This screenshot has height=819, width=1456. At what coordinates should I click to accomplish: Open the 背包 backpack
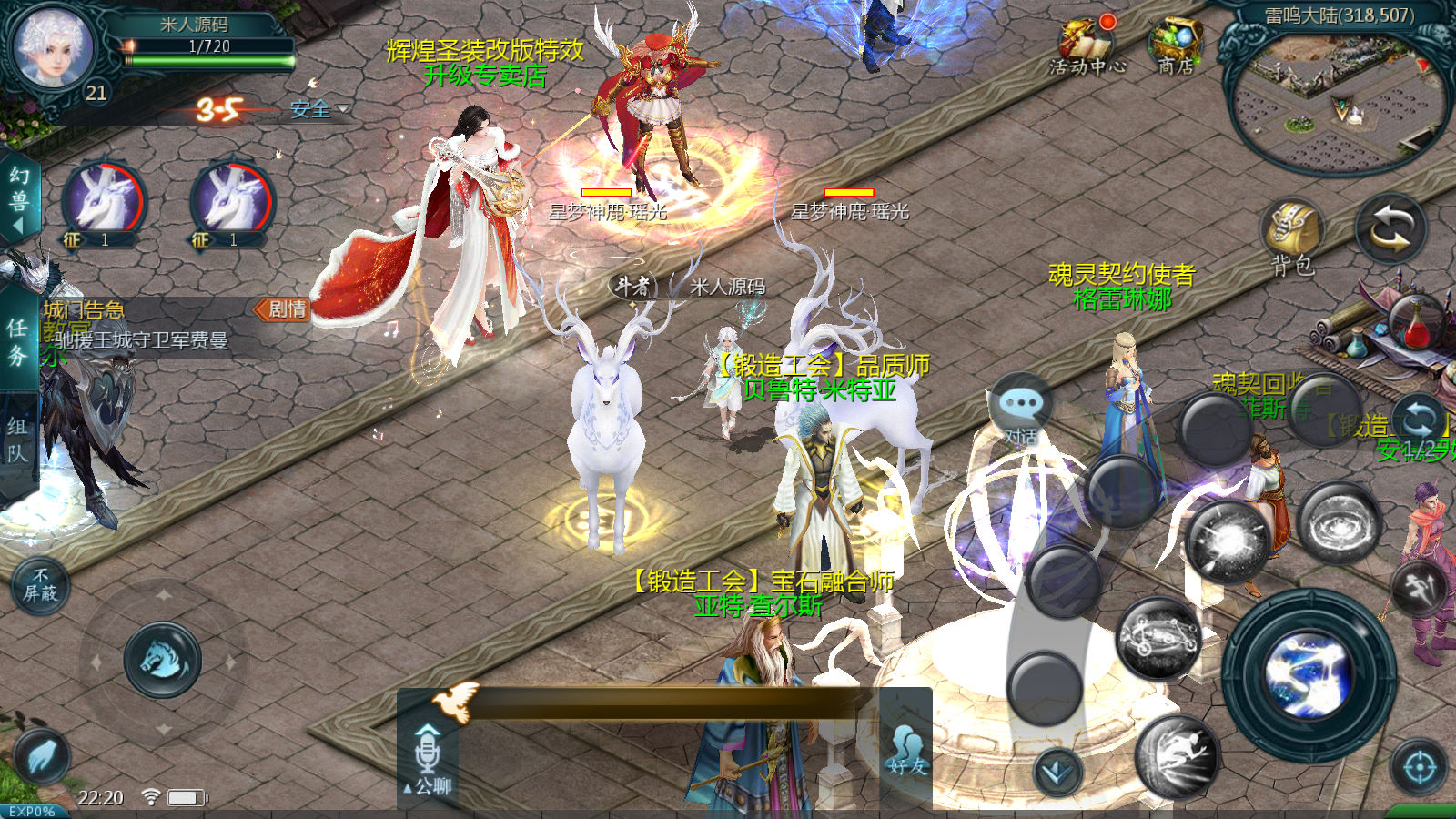point(1292,235)
